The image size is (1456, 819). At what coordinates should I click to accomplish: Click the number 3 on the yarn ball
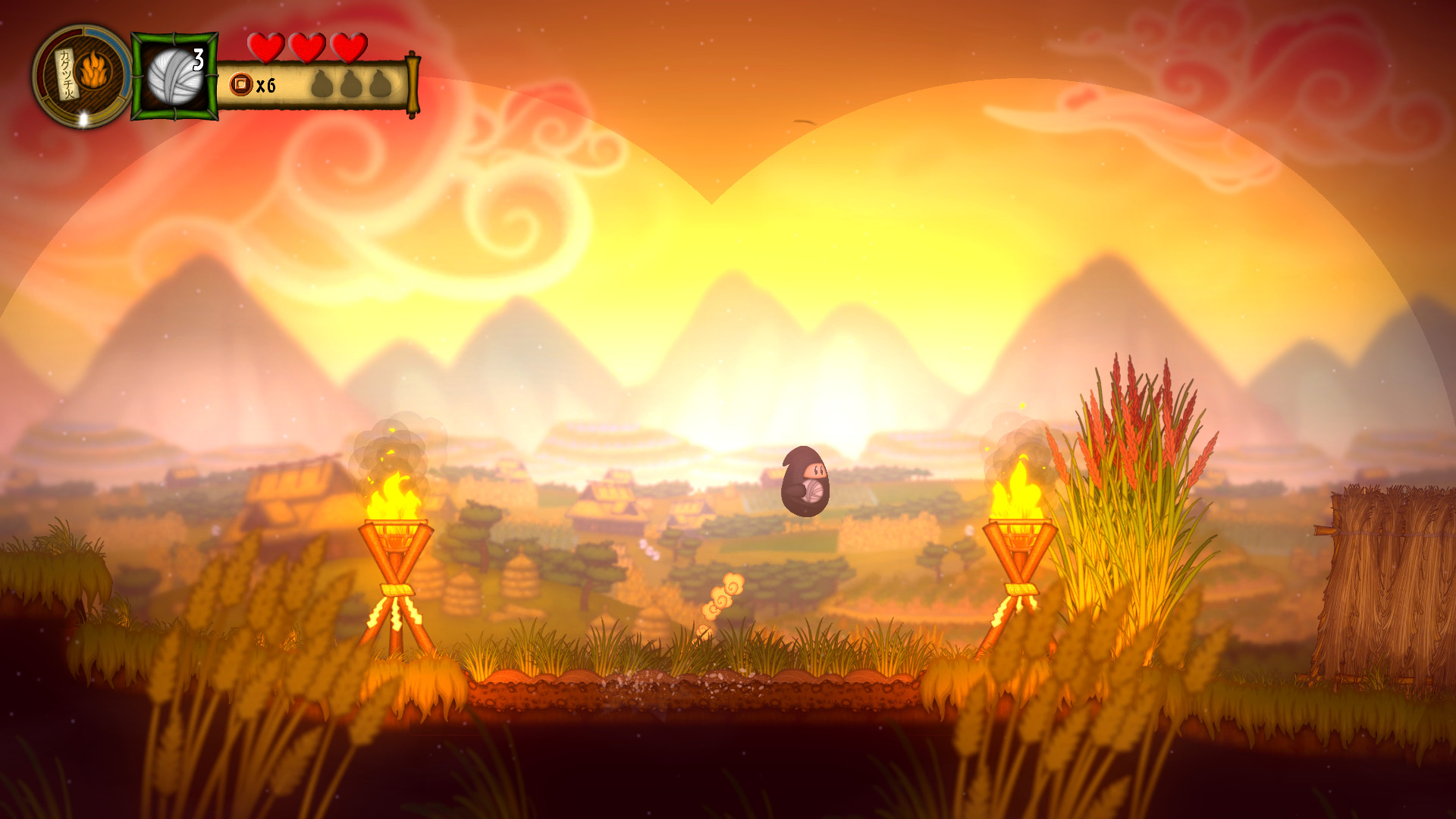[x=198, y=60]
